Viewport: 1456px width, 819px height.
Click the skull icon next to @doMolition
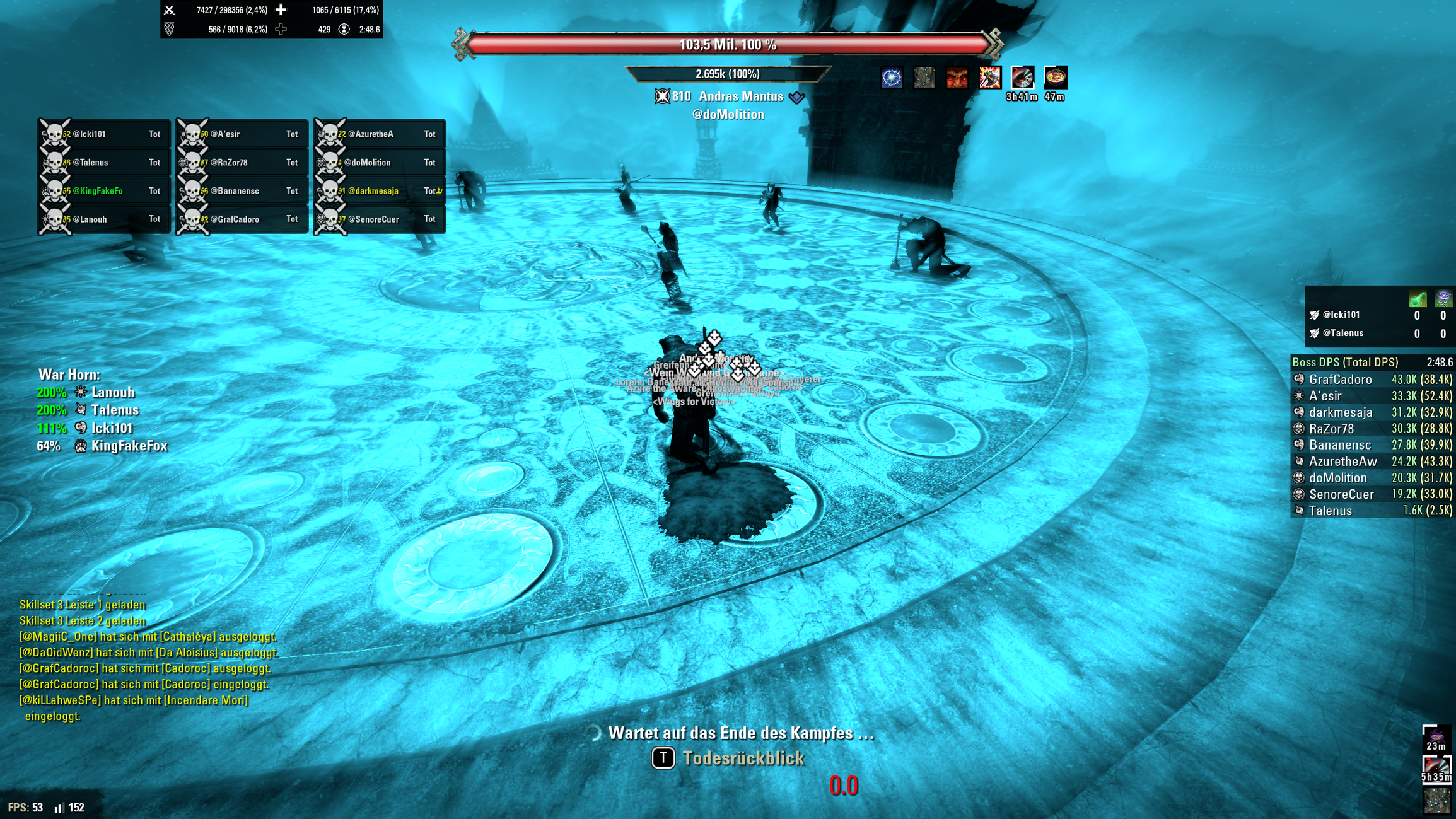click(x=330, y=162)
